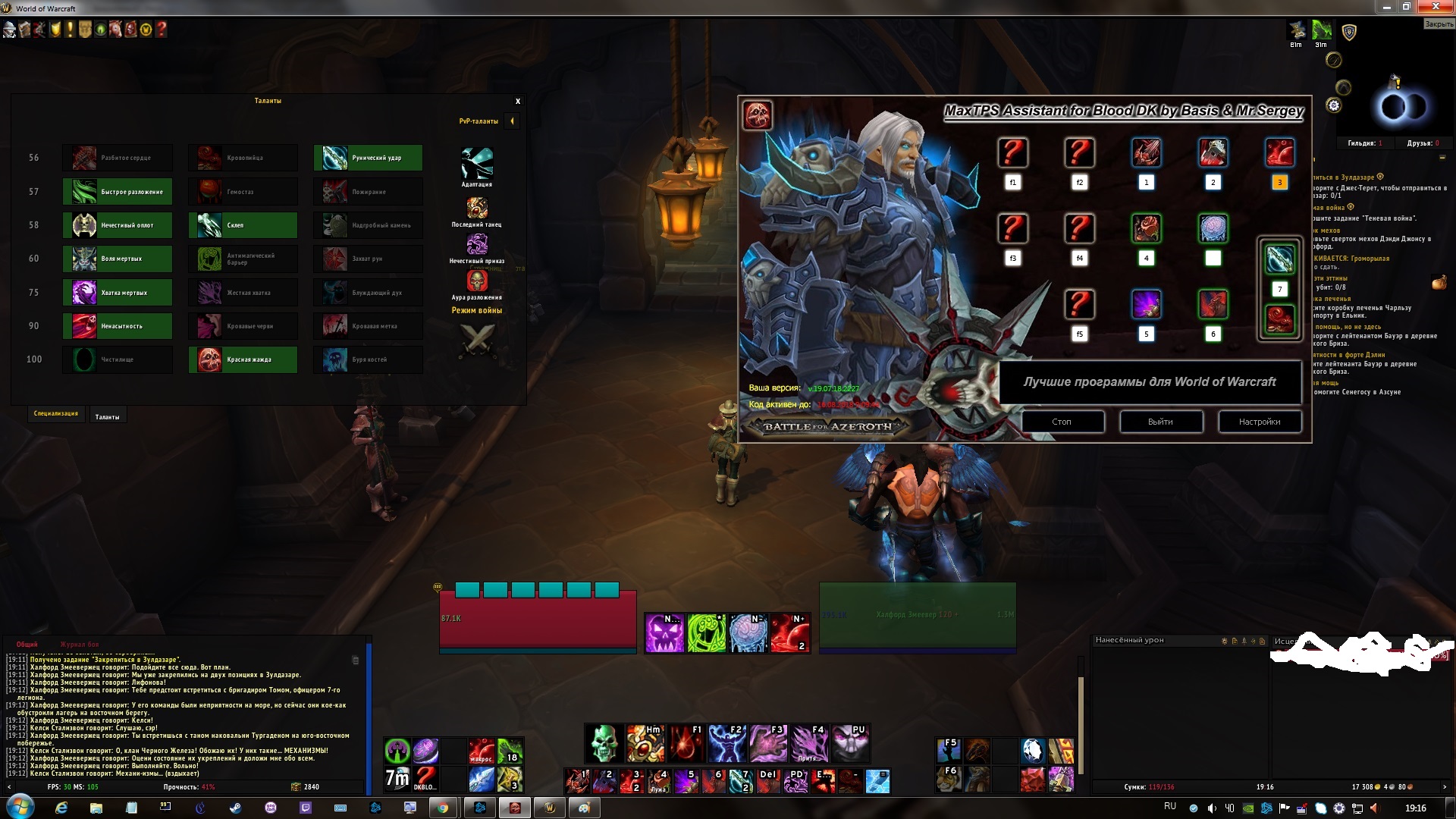Viewport: 1456px width, 819px height.
Task: Close the Таланты panel
Action: [518, 102]
